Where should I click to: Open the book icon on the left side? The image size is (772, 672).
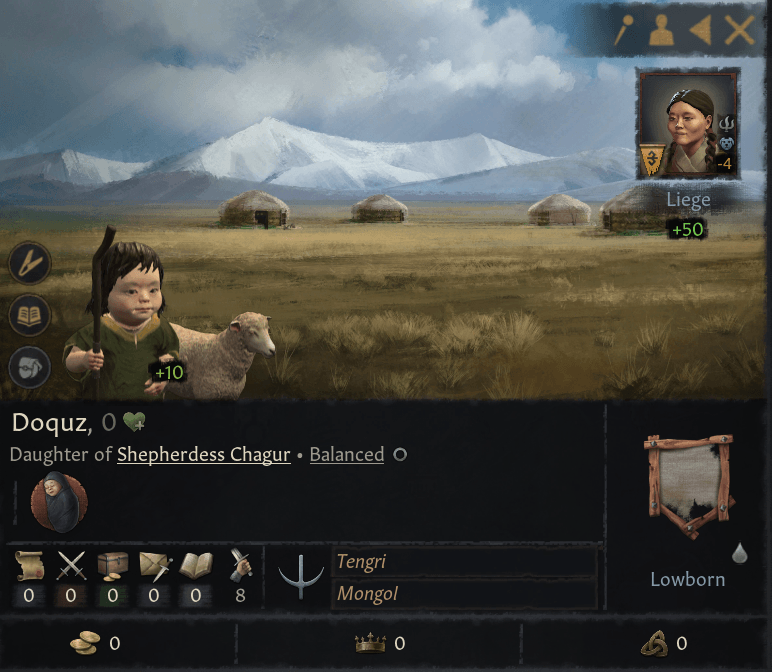(x=30, y=316)
